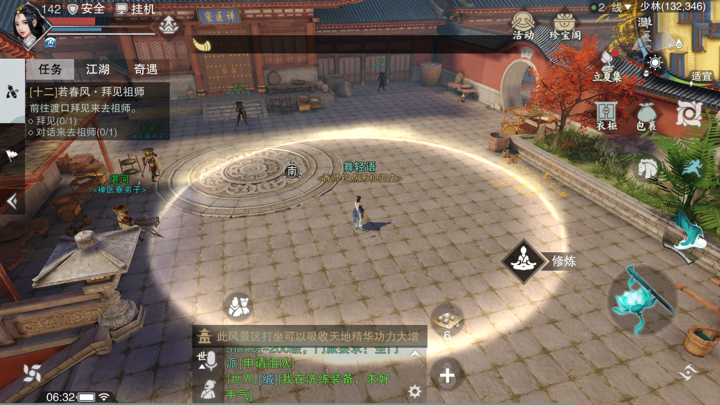Track the 若春风·拜见祖师 quest
720x405 pixels.
(90, 92)
